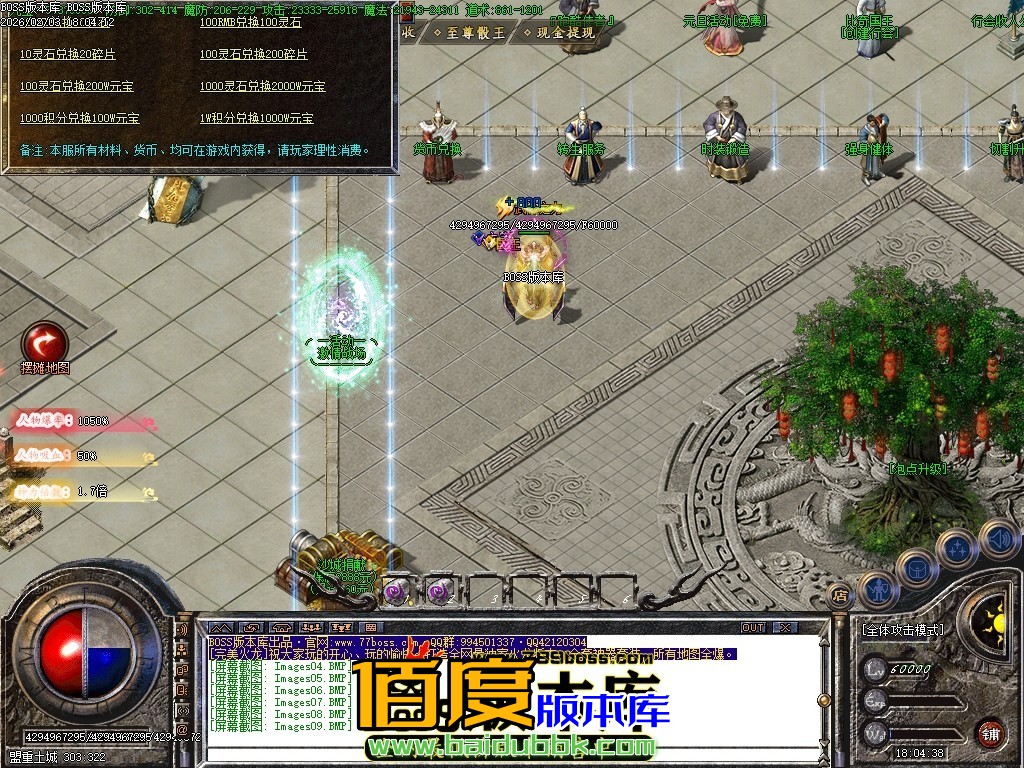Close the chat panel with X button

[786, 627]
